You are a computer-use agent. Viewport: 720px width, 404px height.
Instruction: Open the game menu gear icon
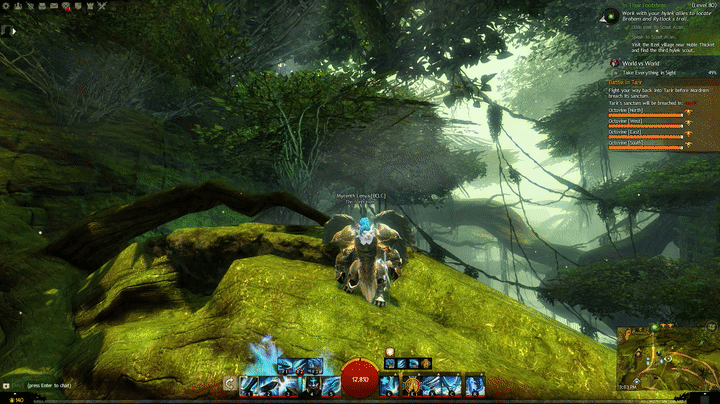[6, 6]
